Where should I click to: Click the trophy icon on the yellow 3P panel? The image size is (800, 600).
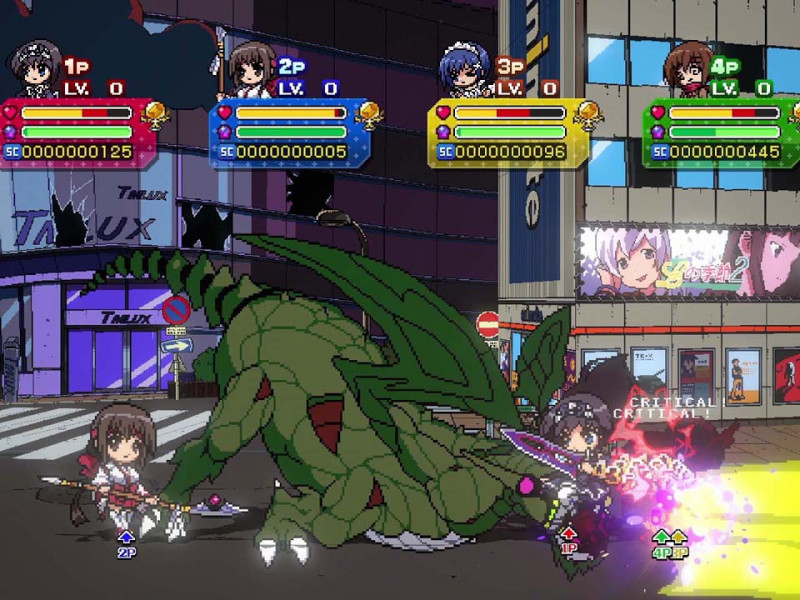pyautogui.click(x=586, y=114)
